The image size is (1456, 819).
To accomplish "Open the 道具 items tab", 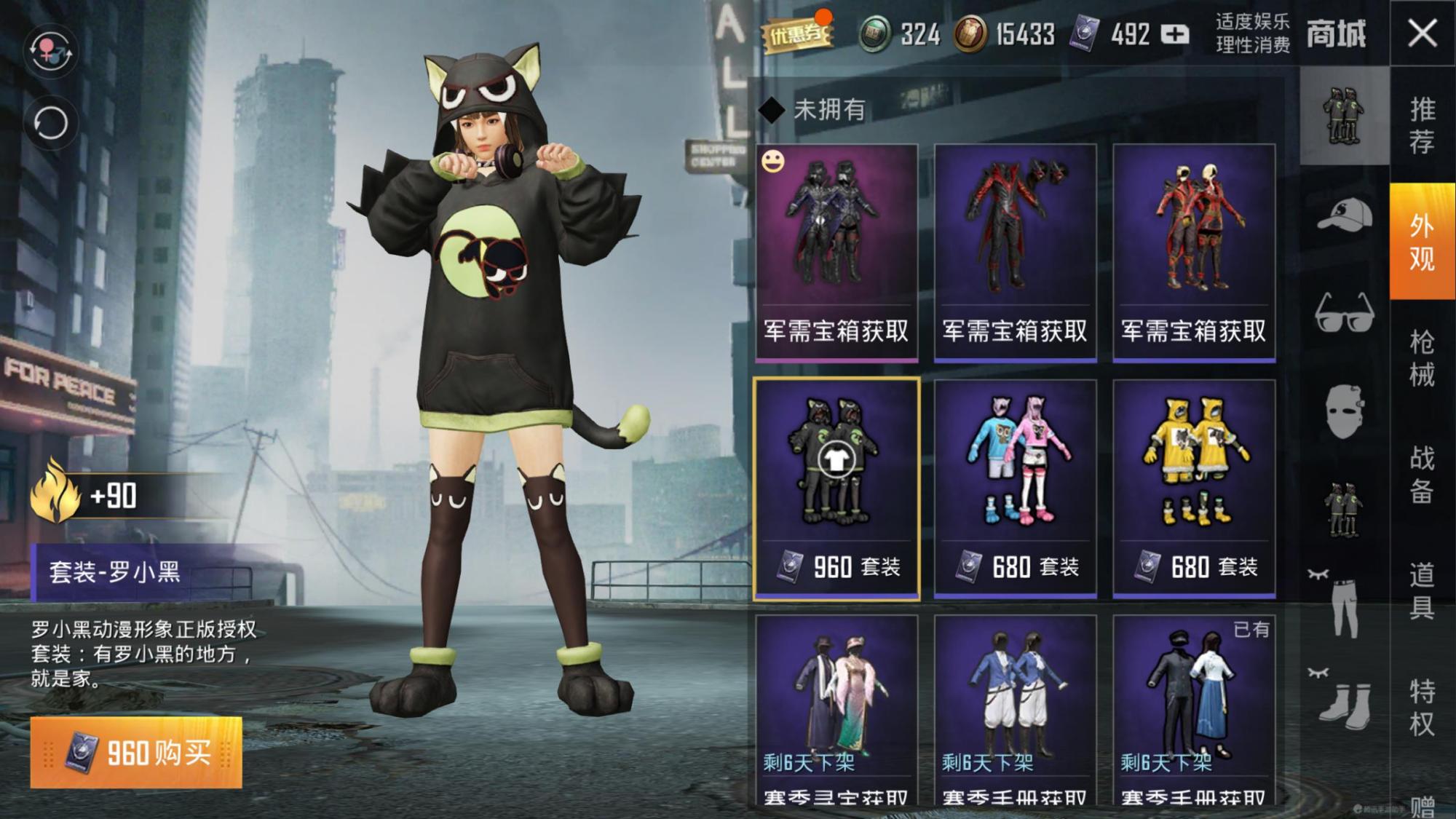I will click(1422, 590).
